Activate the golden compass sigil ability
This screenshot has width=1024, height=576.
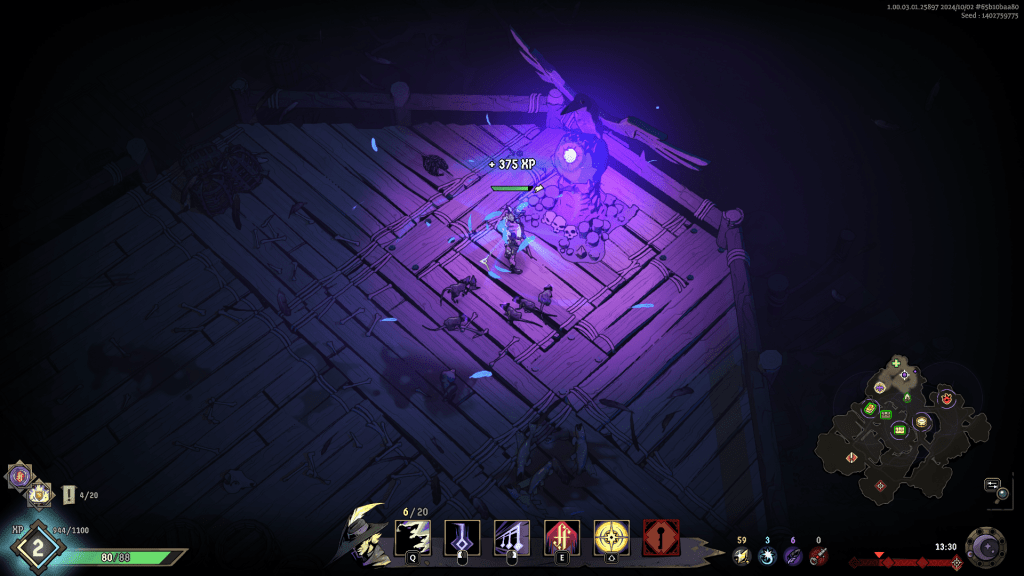pos(612,537)
